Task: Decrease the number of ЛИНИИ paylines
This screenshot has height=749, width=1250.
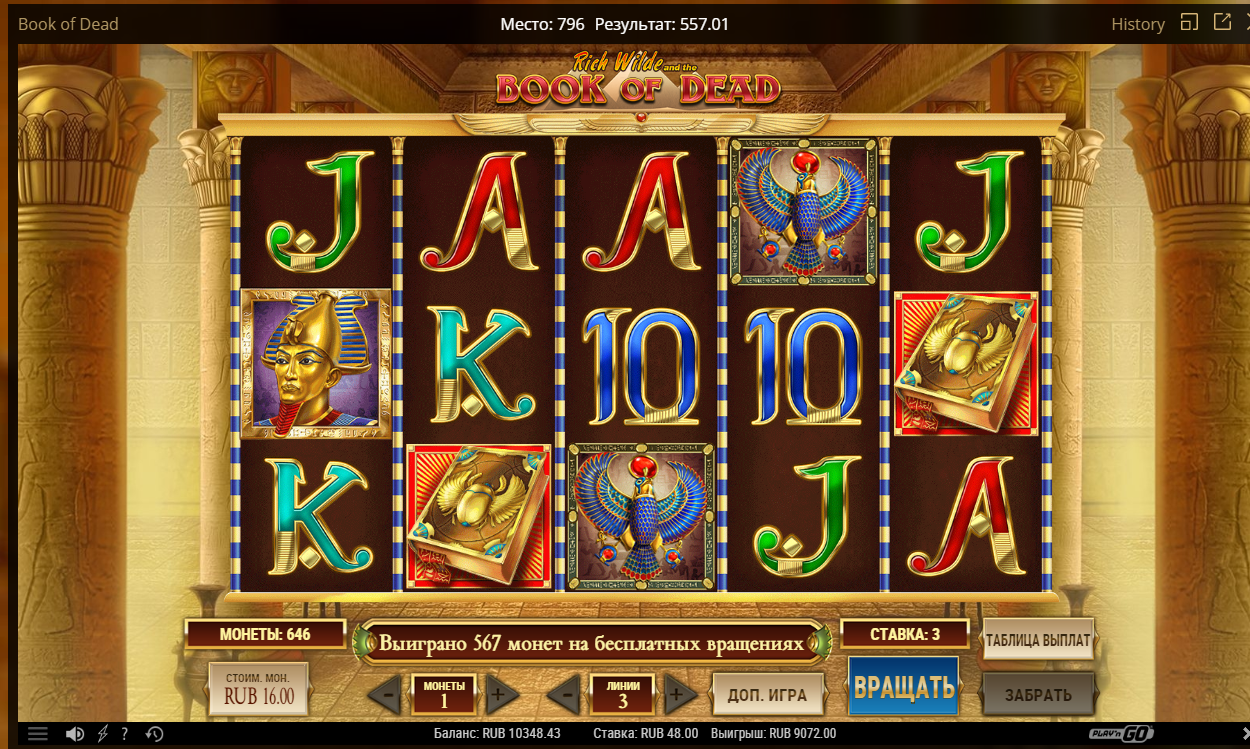Action: click(x=565, y=693)
